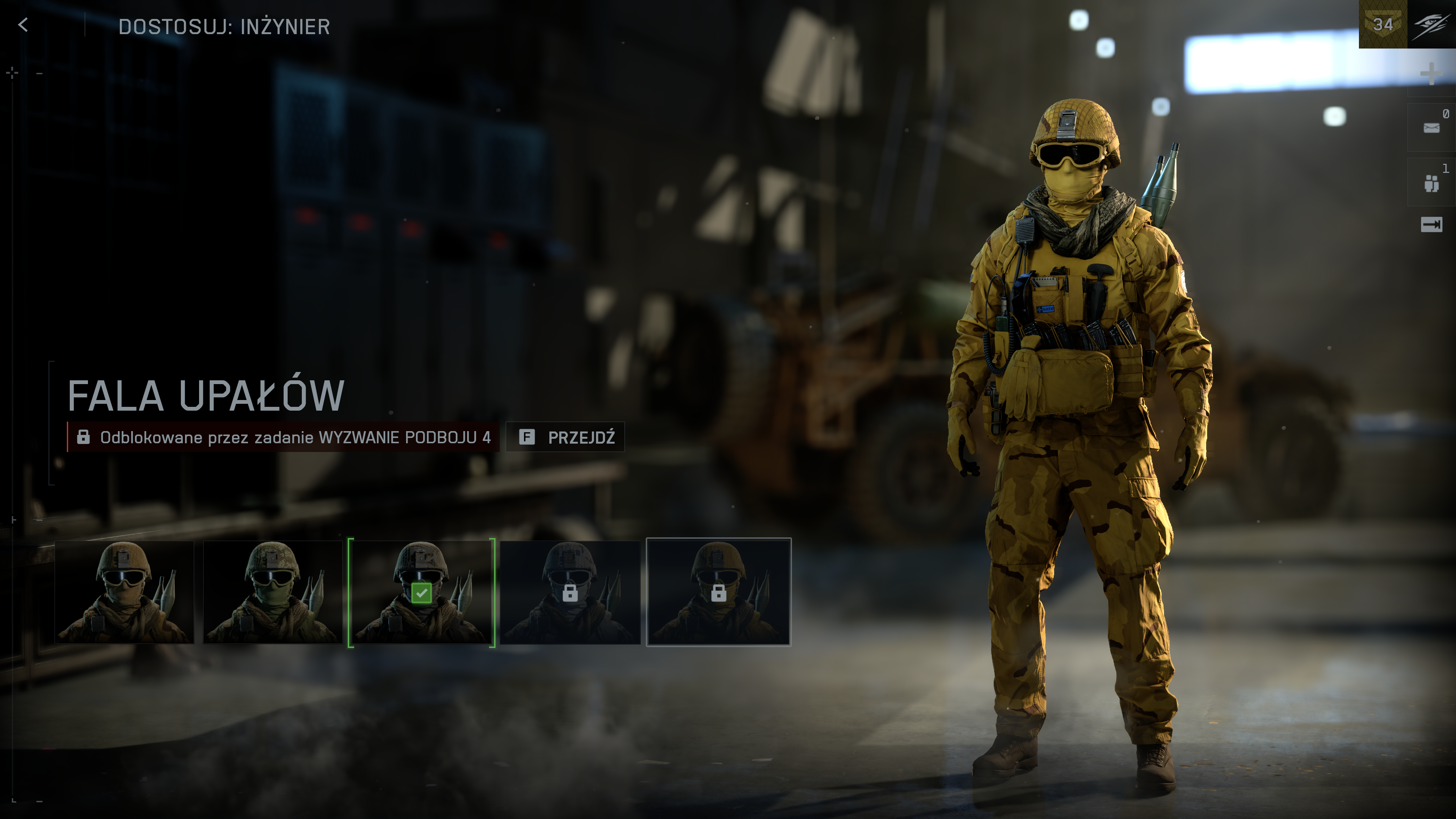Pick the locked dark grey skin thumbnail
The height and width of the screenshot is (819, 1456).
570,592
